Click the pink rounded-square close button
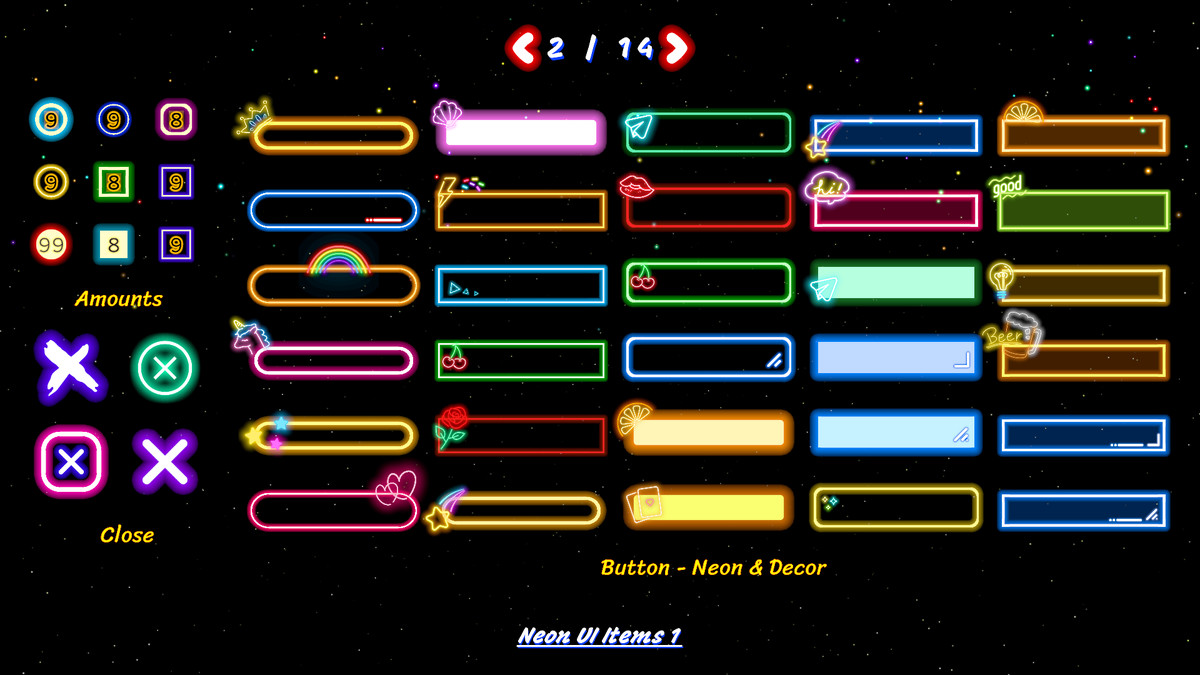 pyautogui.click(x=70, y=461)
